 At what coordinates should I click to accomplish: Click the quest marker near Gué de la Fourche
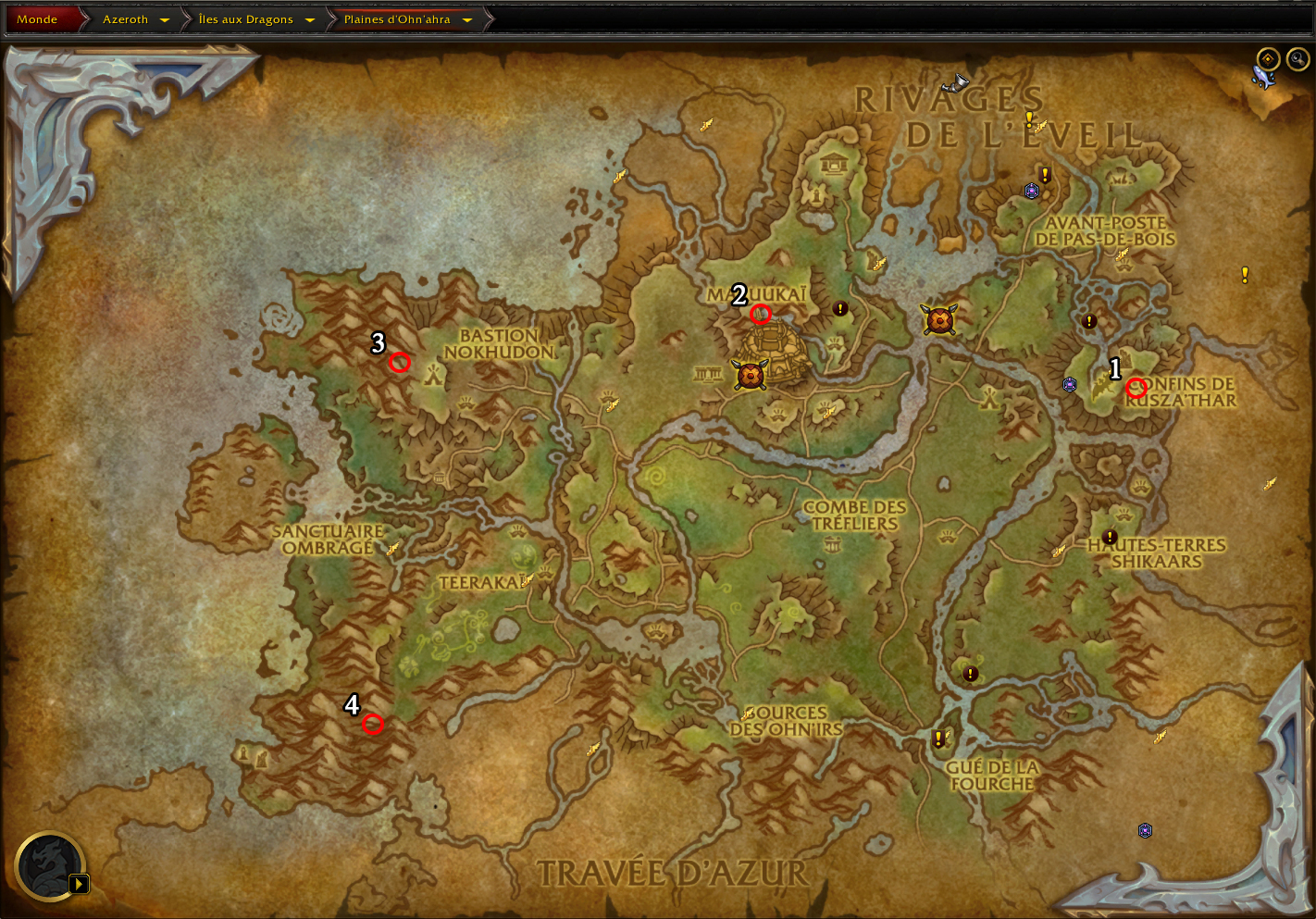pos(939,739)
